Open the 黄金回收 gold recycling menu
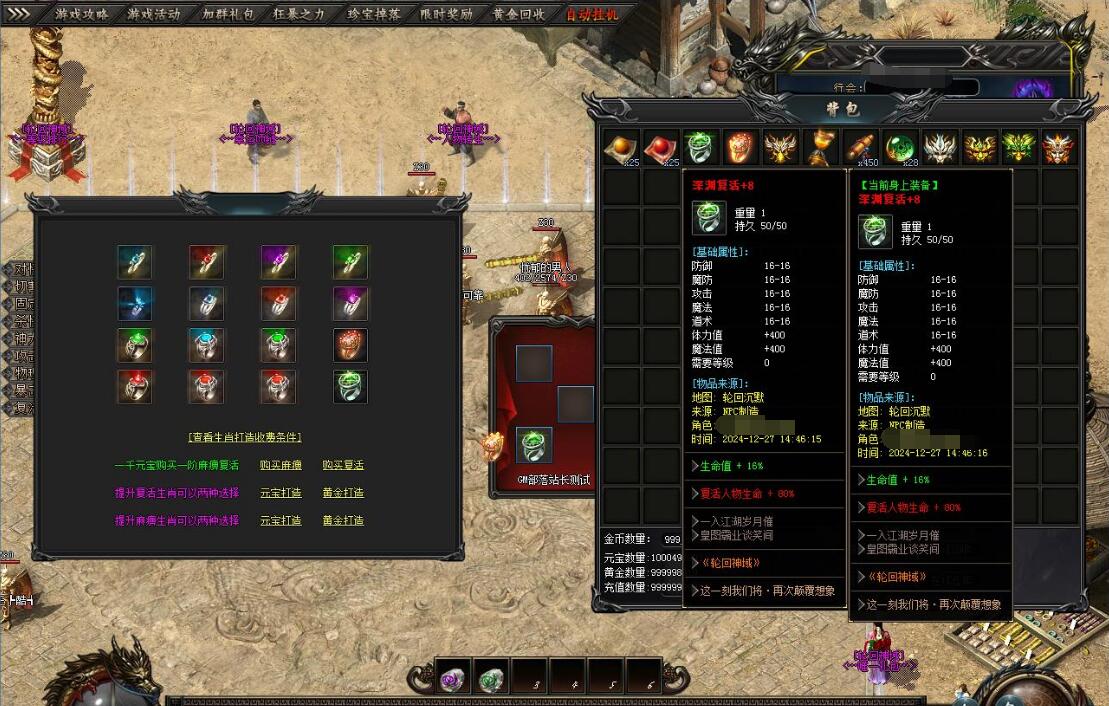Image resolution: width=1109 pixels, height=706 pixels. point(519,14)
